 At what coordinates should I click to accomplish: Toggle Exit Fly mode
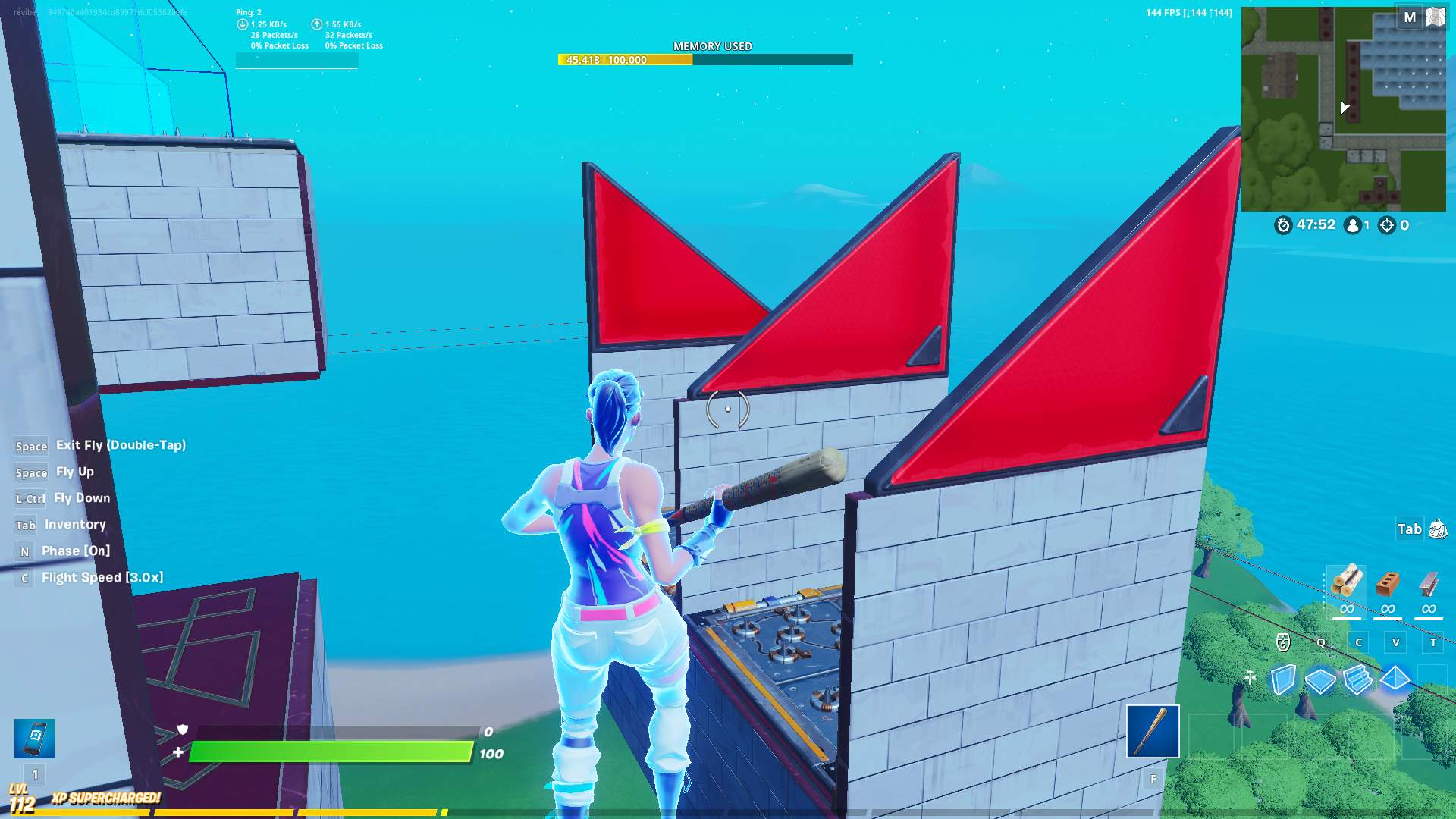coord(120,445)
